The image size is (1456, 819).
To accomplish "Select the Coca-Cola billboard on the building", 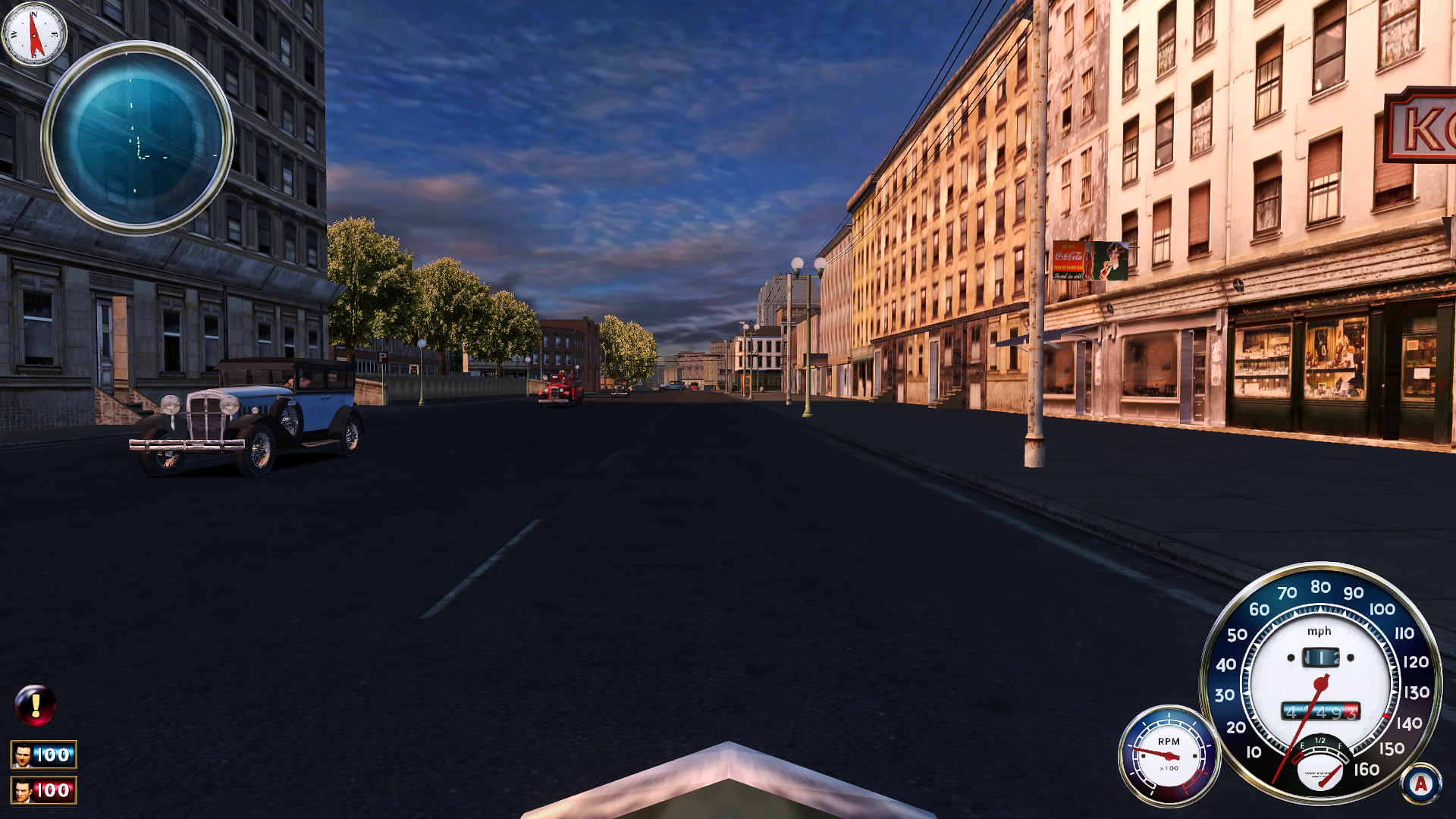I will point(1090,259).
